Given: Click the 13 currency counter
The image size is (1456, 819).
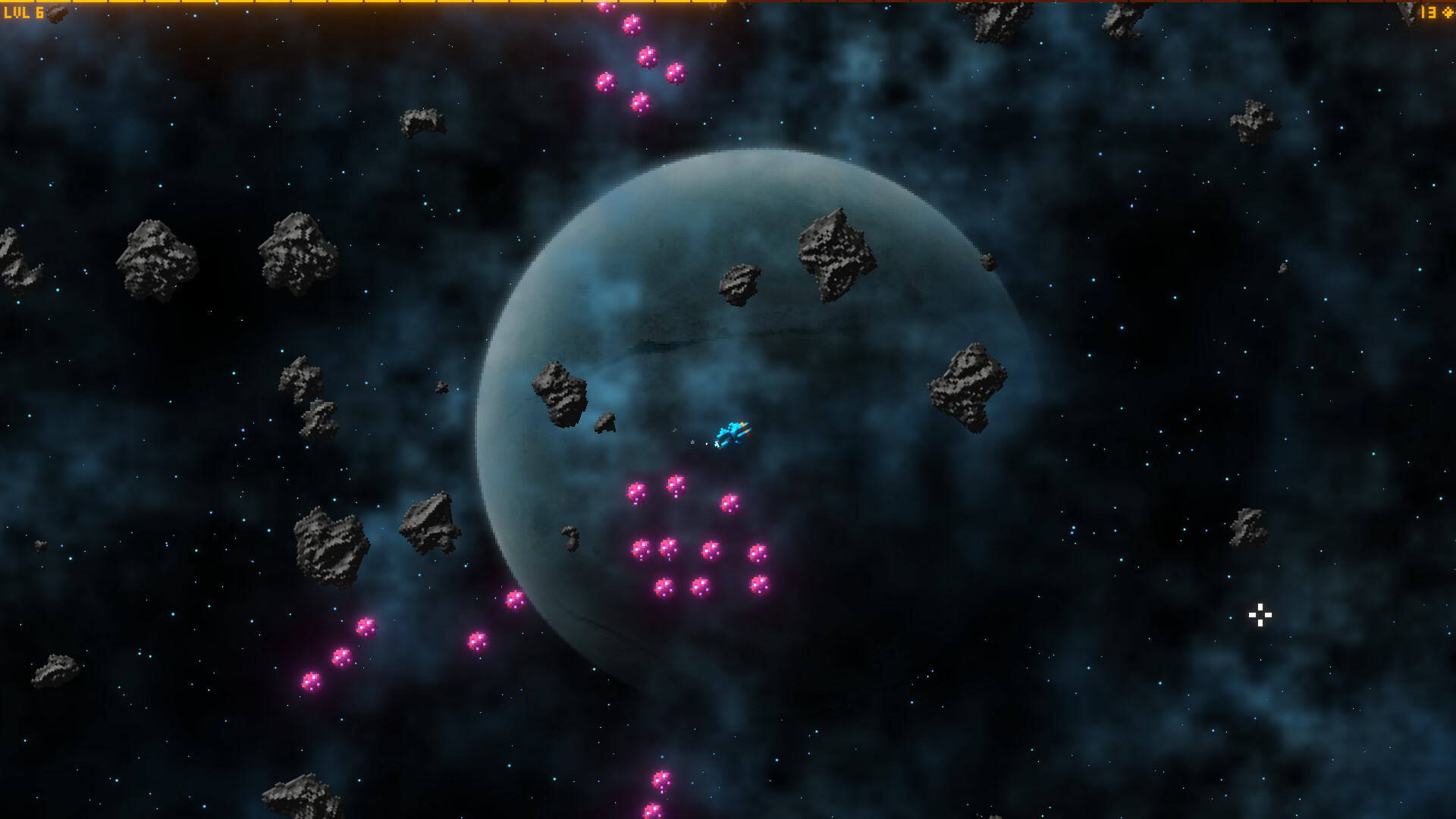Looking at the screenshot, I should (x=1429, y=12).
